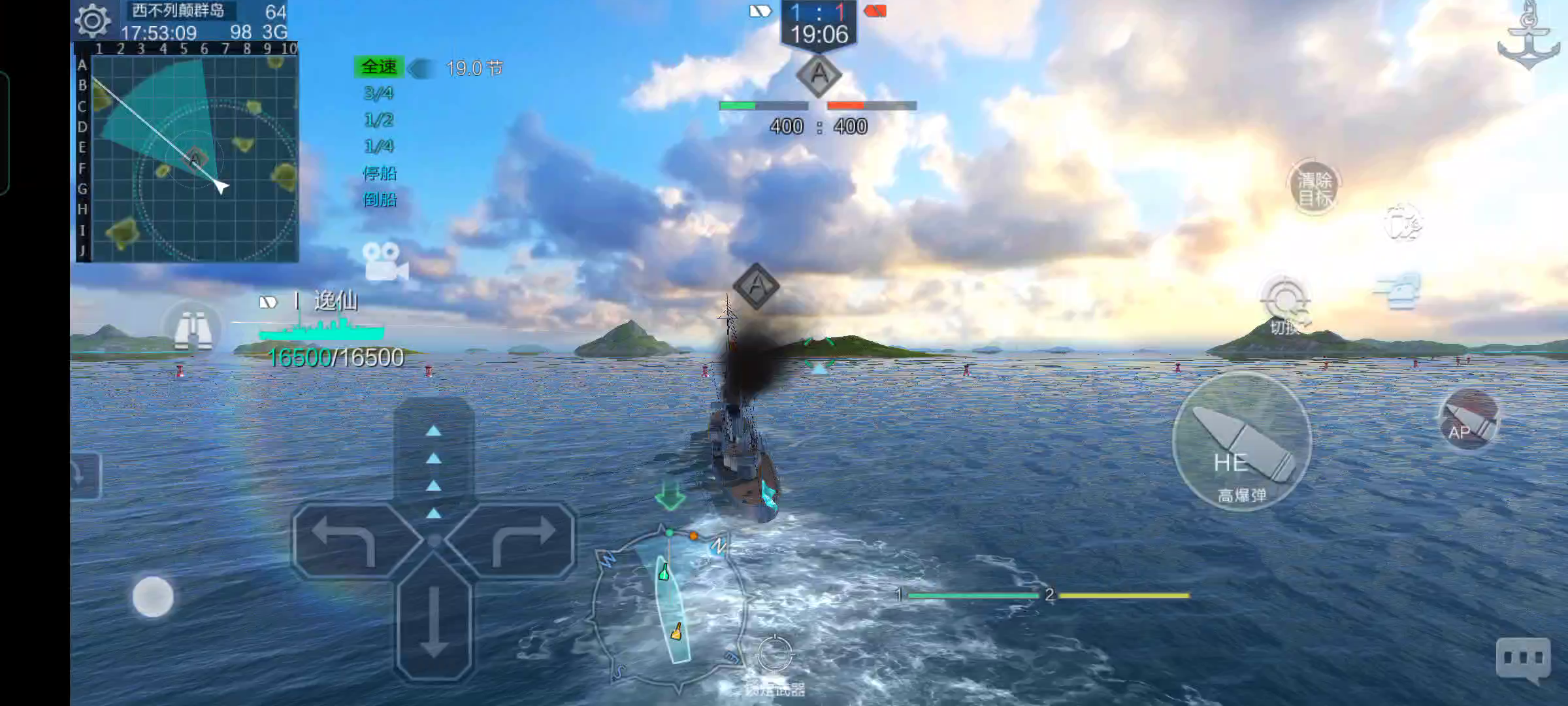Open the chat speech bubble
1568x706 pixels.
coord(1523,658)
